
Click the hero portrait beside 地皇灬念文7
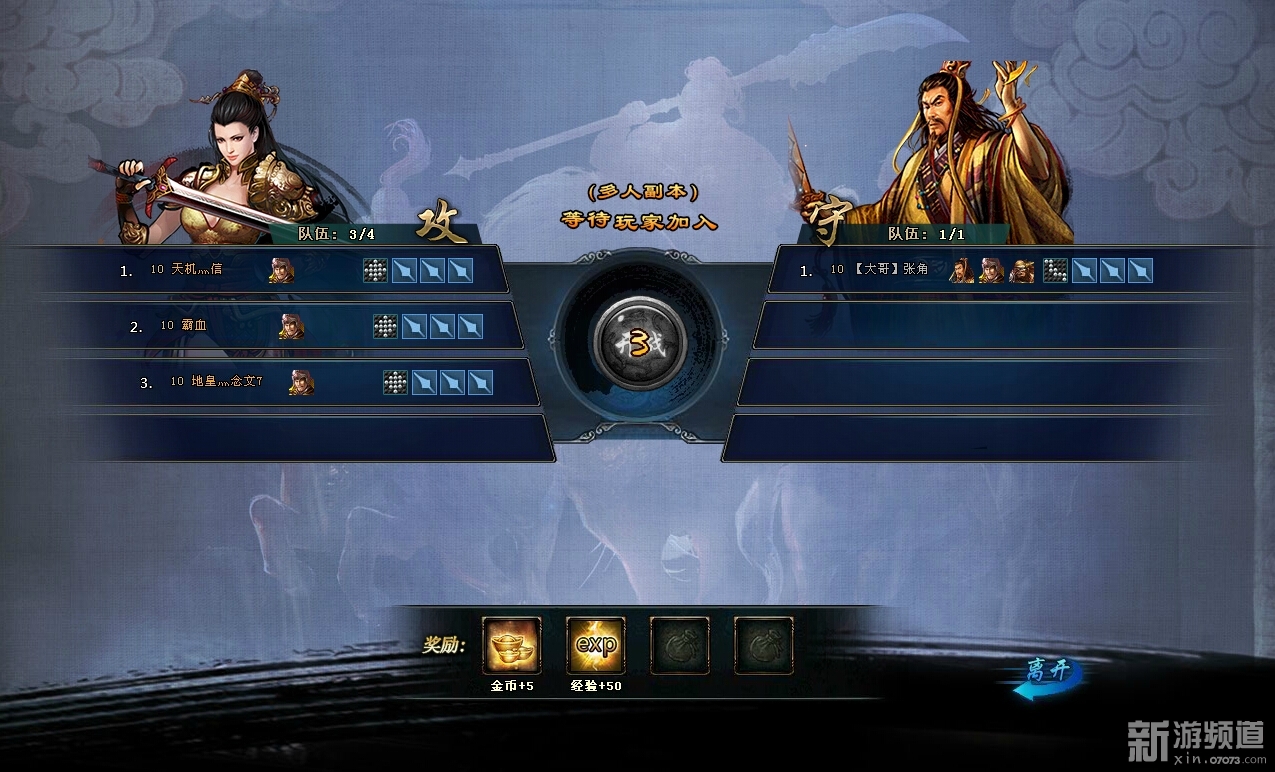click(x=301, y=382)
